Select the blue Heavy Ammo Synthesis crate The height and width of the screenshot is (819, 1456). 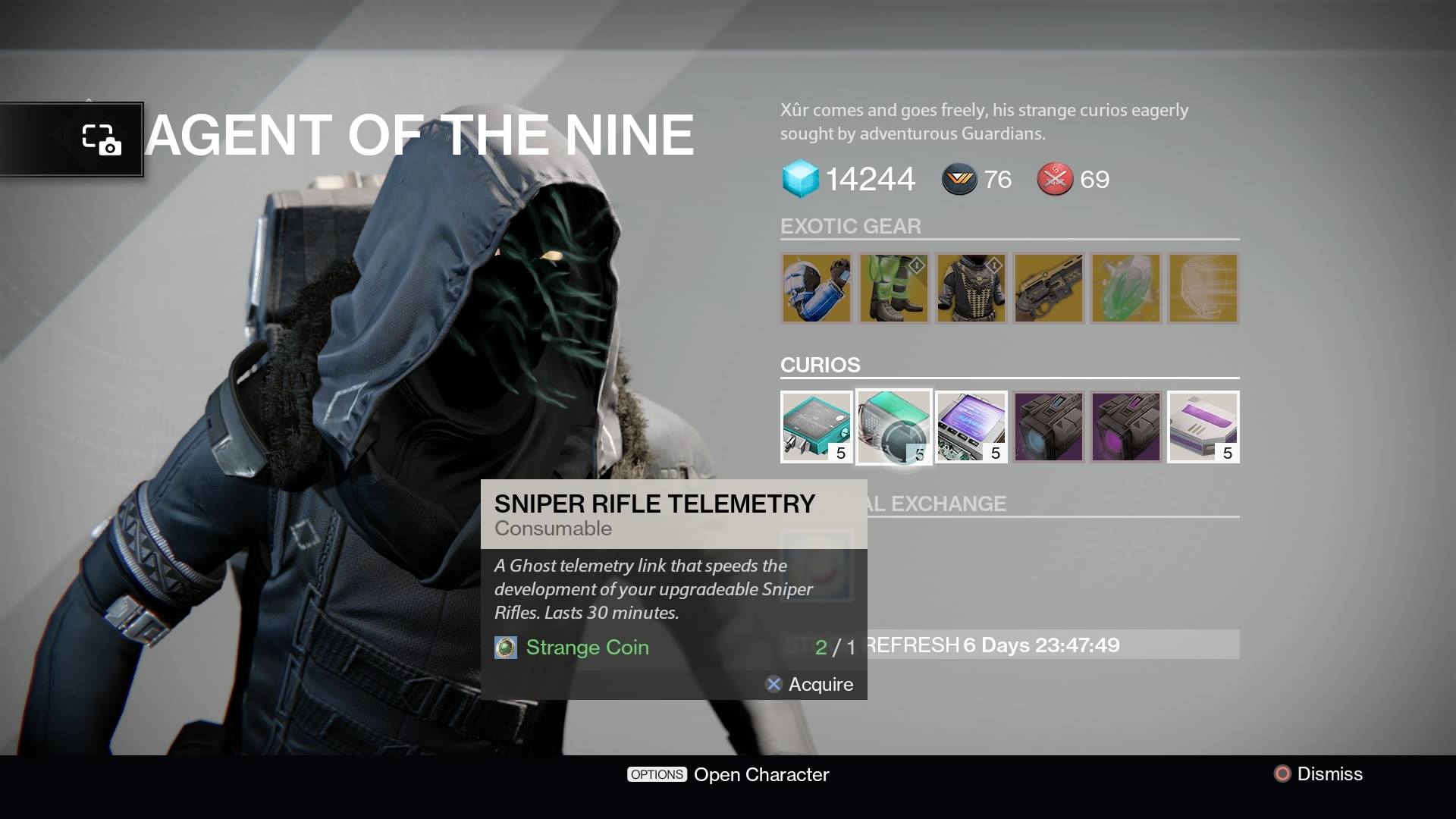(1049, 426)
